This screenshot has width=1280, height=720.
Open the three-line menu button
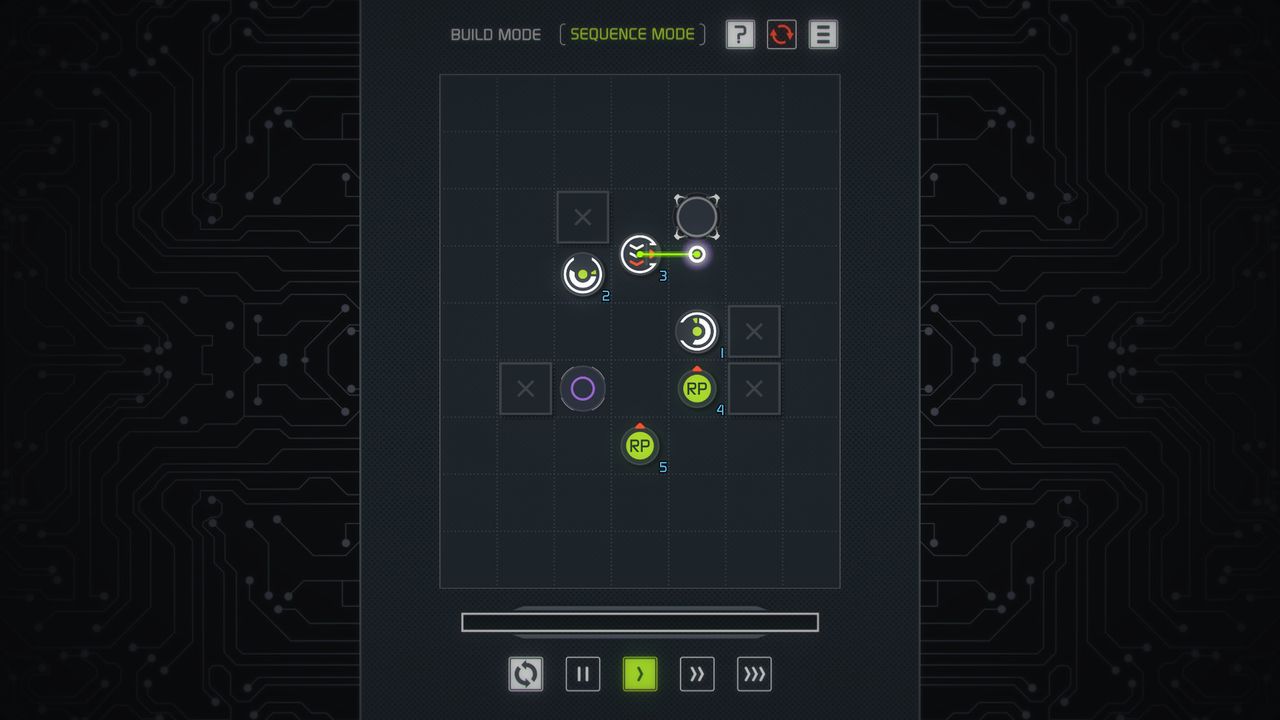(x=823, y=35)
